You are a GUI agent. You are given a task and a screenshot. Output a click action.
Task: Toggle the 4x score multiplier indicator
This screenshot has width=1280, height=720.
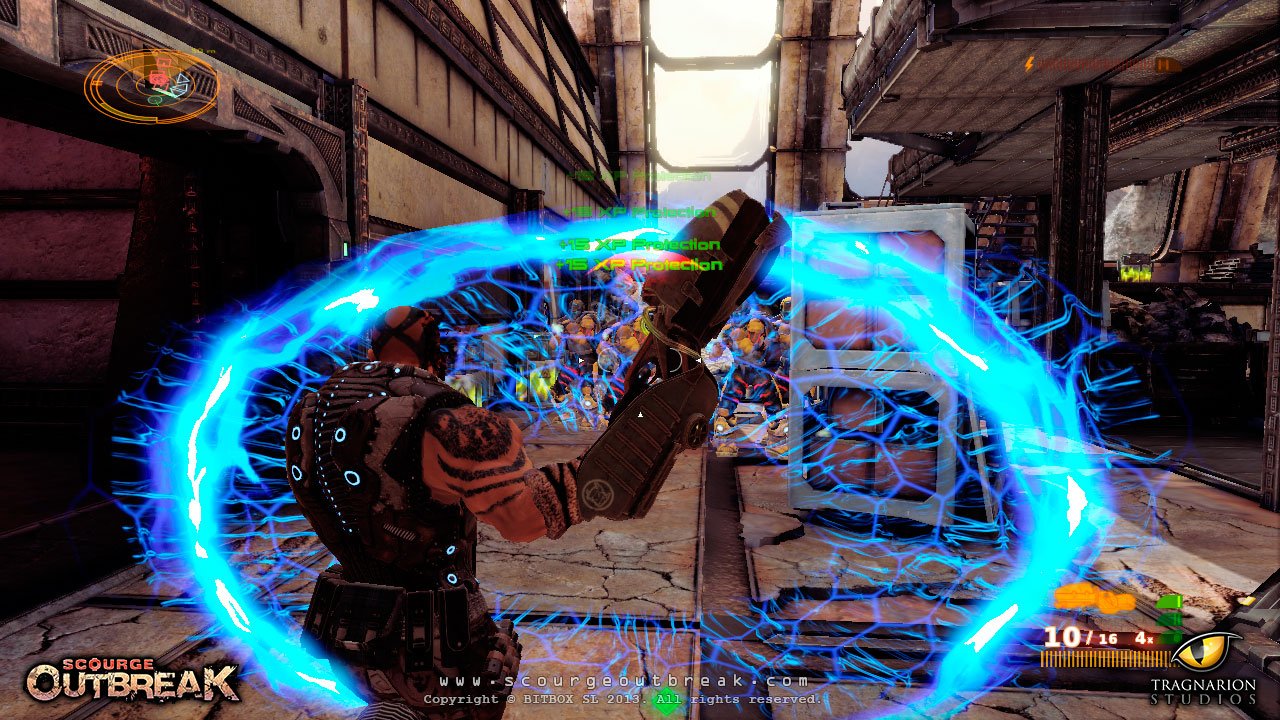(x=1142, y=638)
